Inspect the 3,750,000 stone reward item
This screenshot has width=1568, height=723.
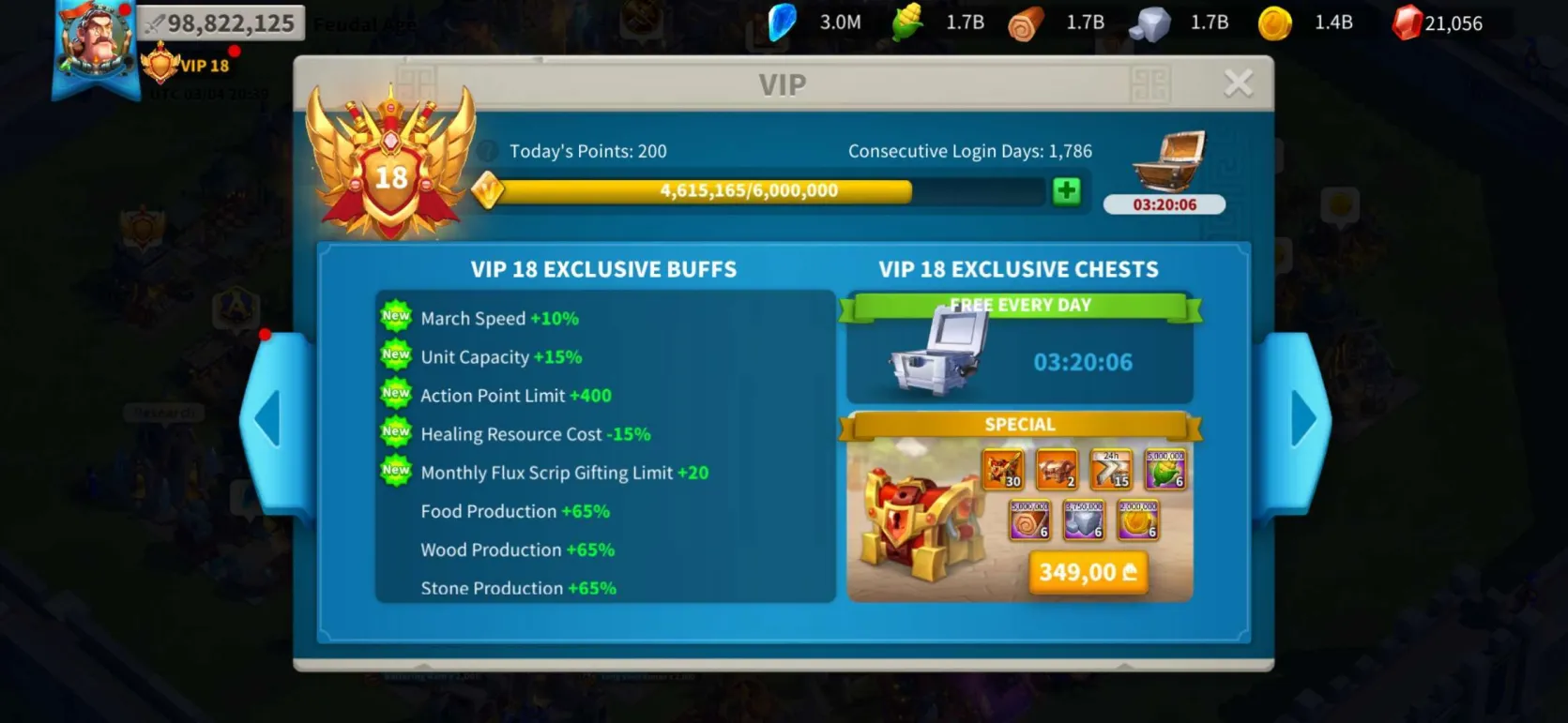[1083, 520]
